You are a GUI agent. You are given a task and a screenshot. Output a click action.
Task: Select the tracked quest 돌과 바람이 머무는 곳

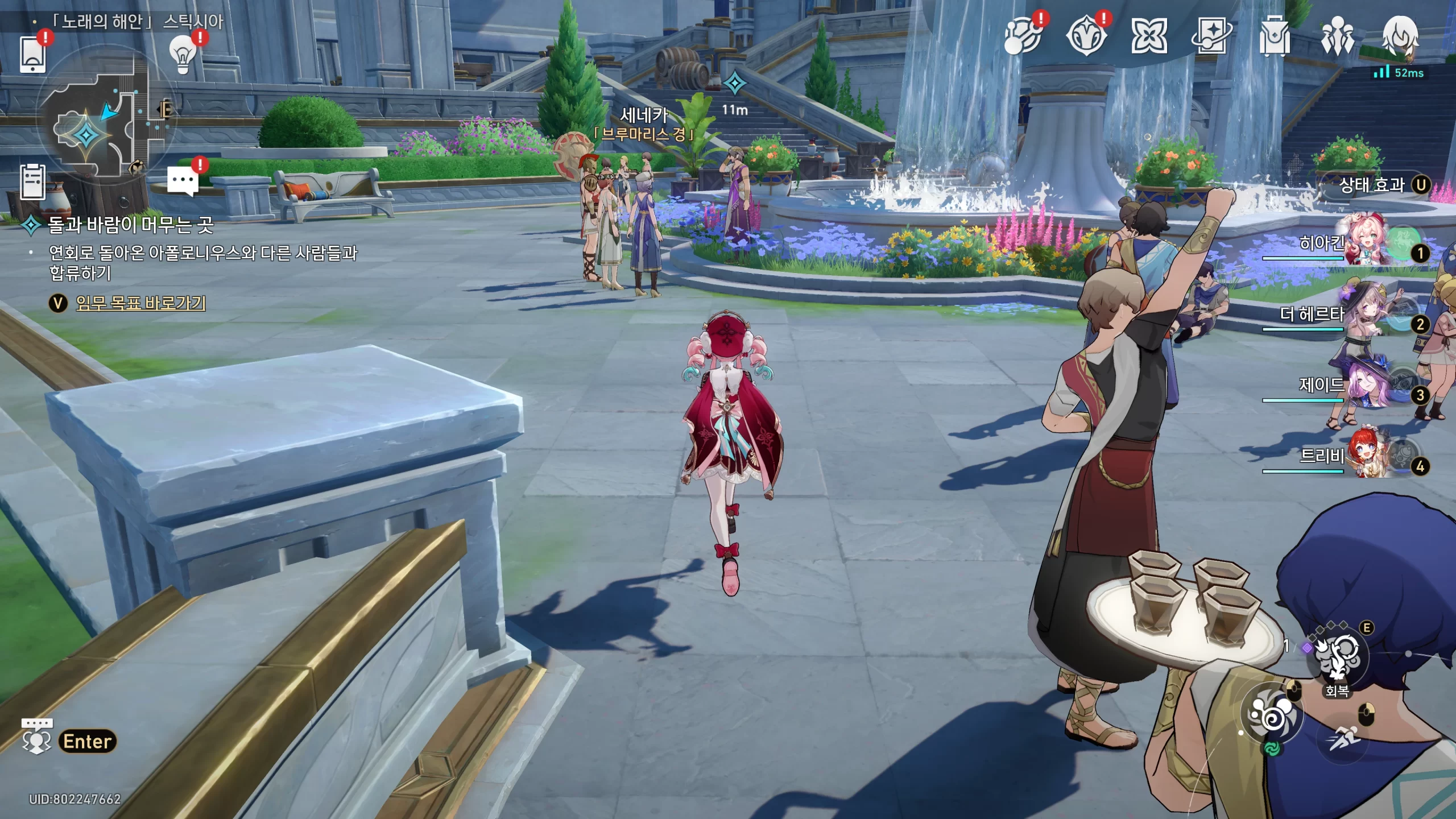tap(130, 225)
